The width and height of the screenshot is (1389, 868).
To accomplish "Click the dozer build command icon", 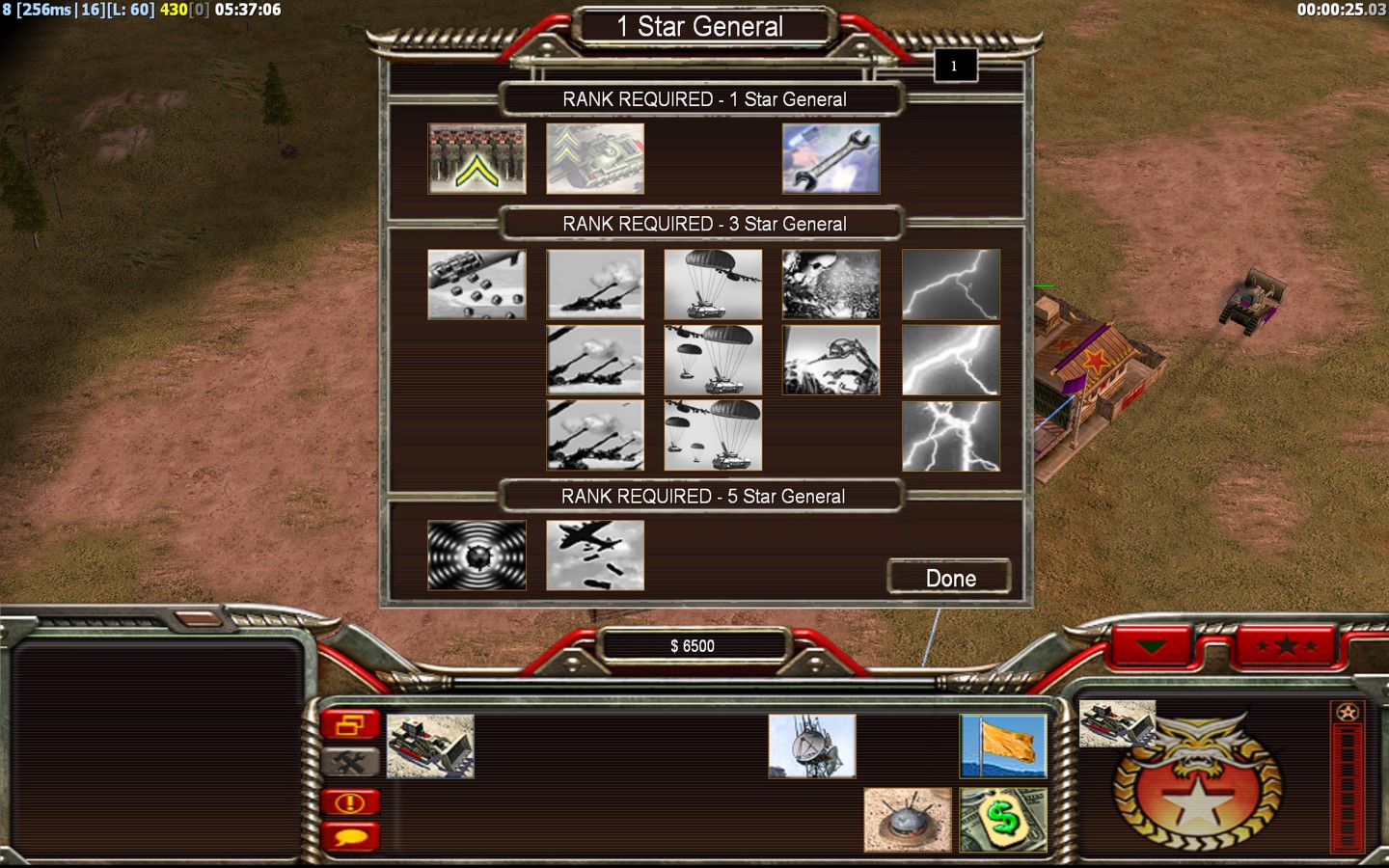I will click(430, 746).
